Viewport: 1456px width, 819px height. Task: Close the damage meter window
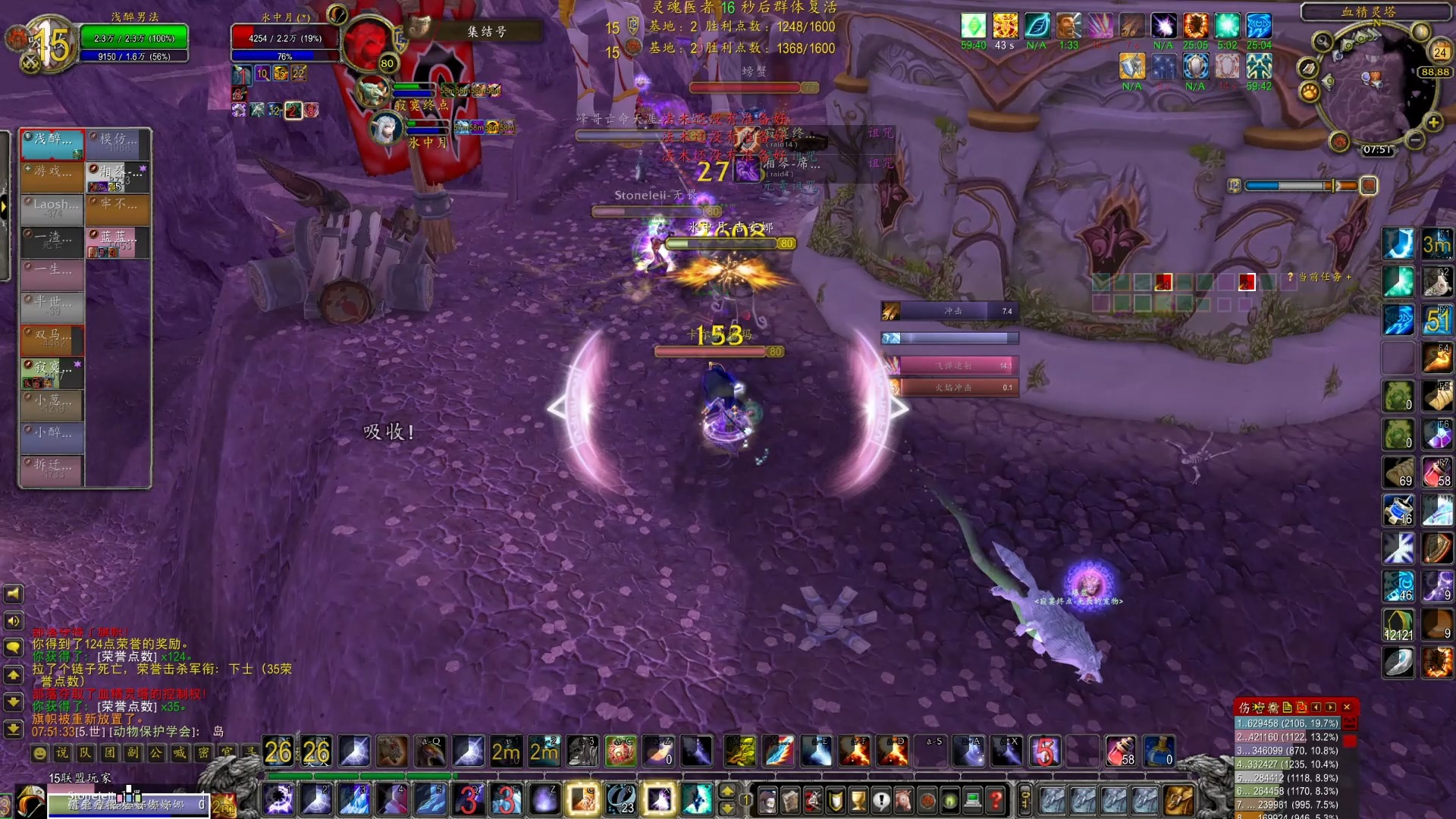coord(1347,707)
